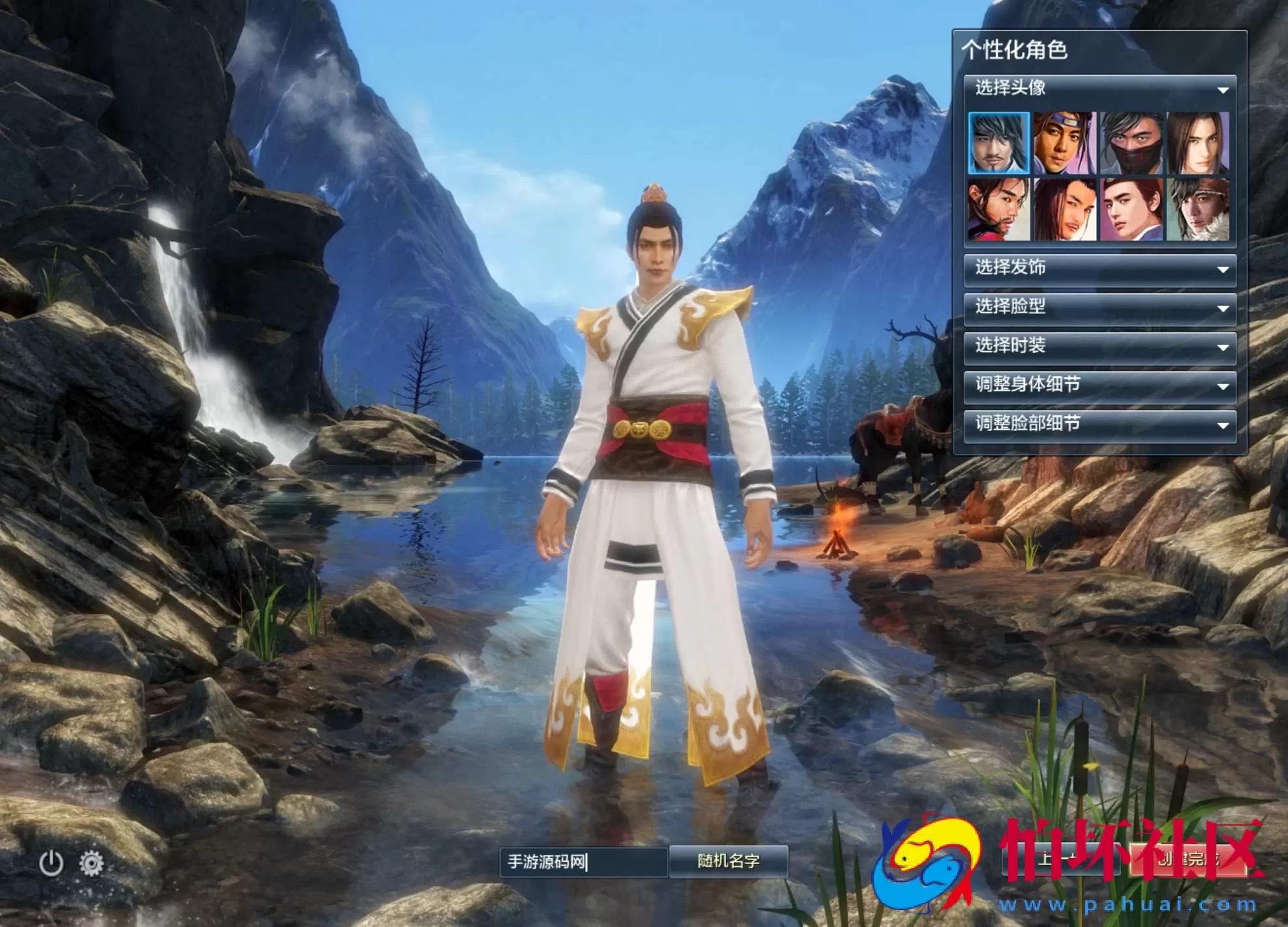Screen dimensions: 1288x927
Task: Select the goatee portrait with blue highlight
Action: (x=999, y=143)
